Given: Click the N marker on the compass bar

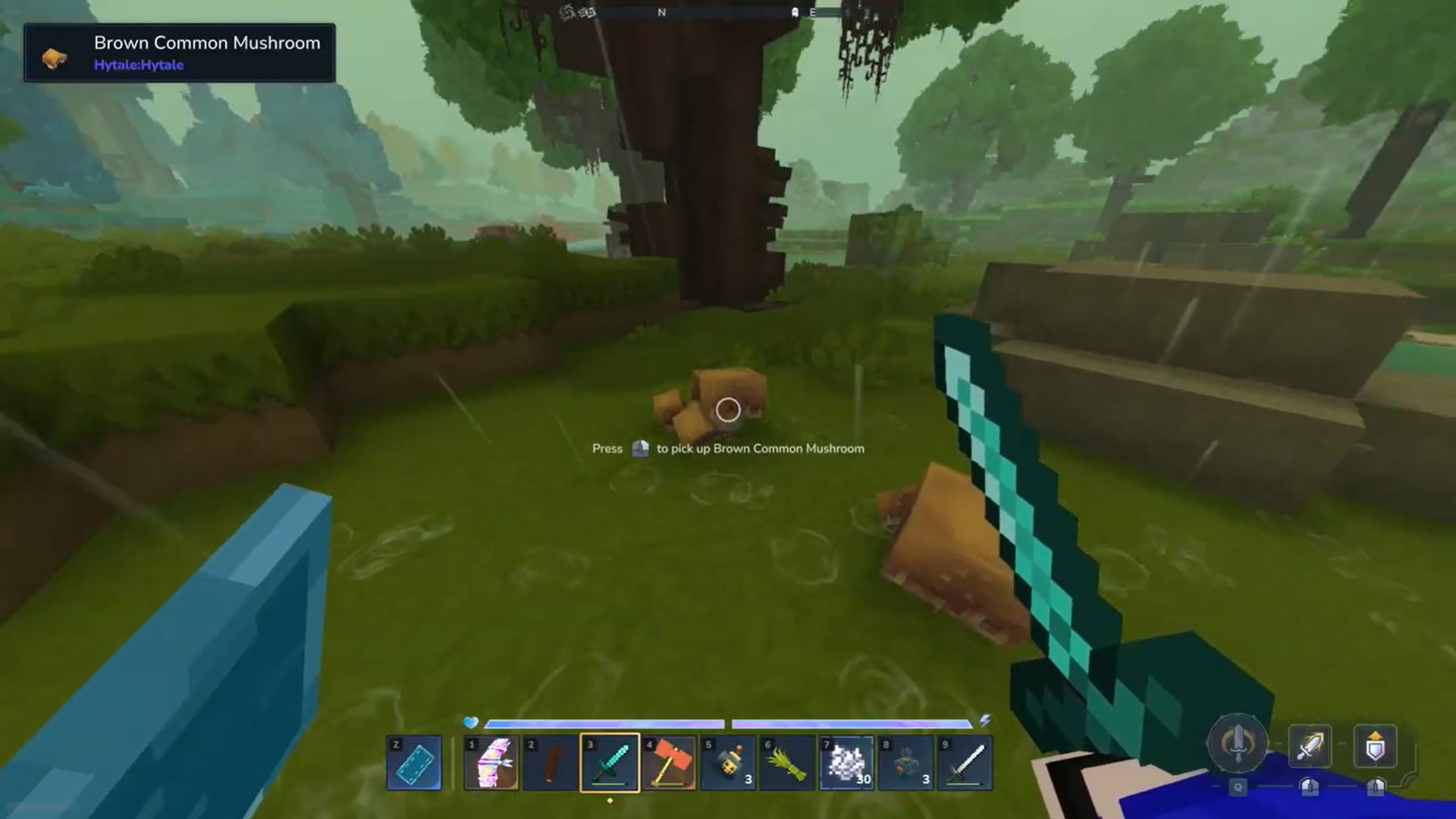Looking at the screenshot, I should [660, 12].
